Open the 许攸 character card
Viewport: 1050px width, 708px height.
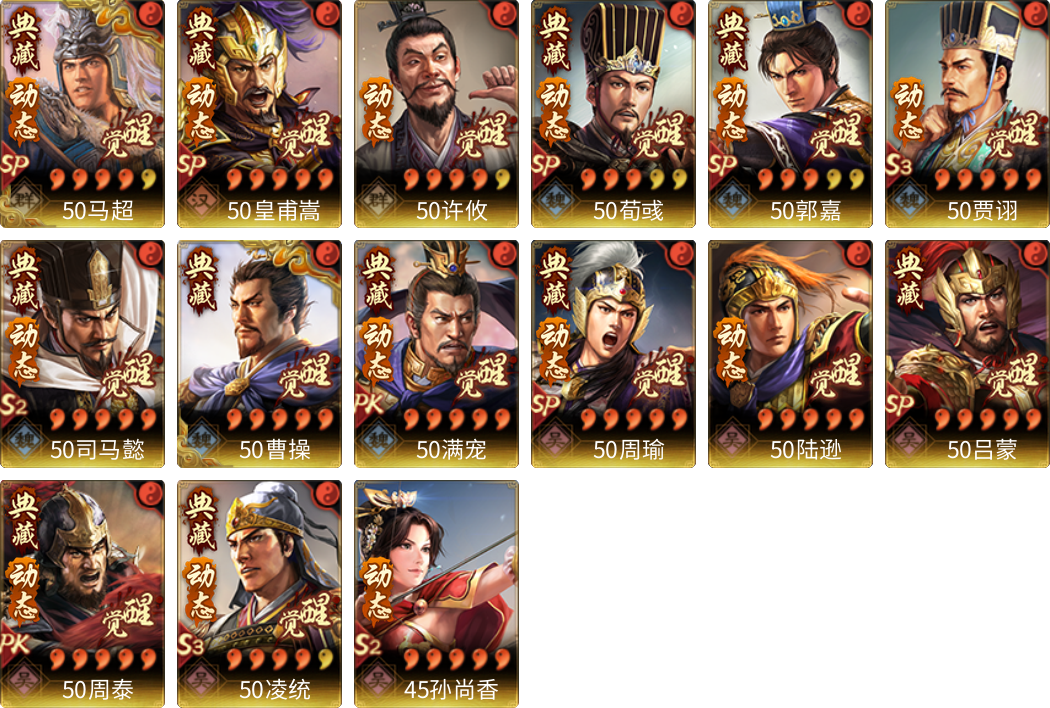click(436, 114)
